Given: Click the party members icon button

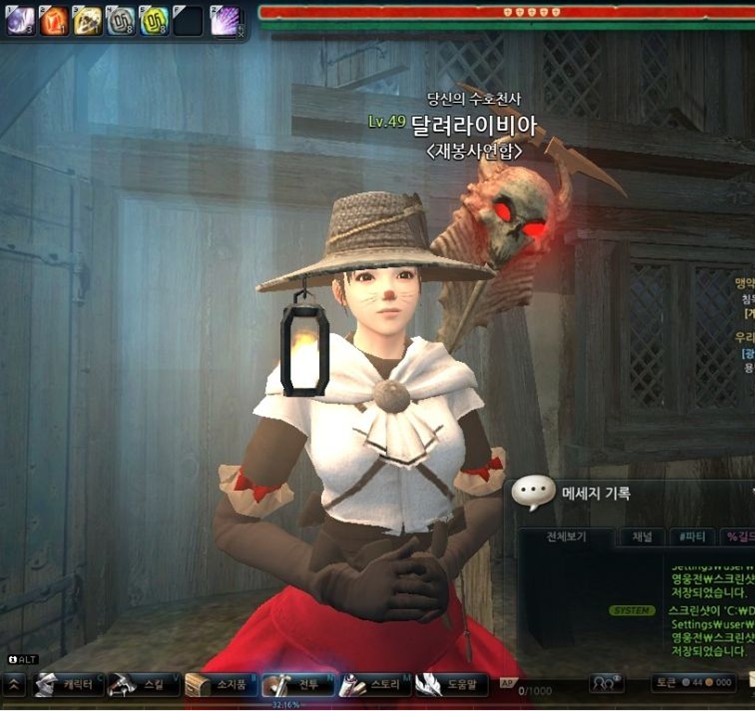Looking at the screenshot, I should (605, 683).
